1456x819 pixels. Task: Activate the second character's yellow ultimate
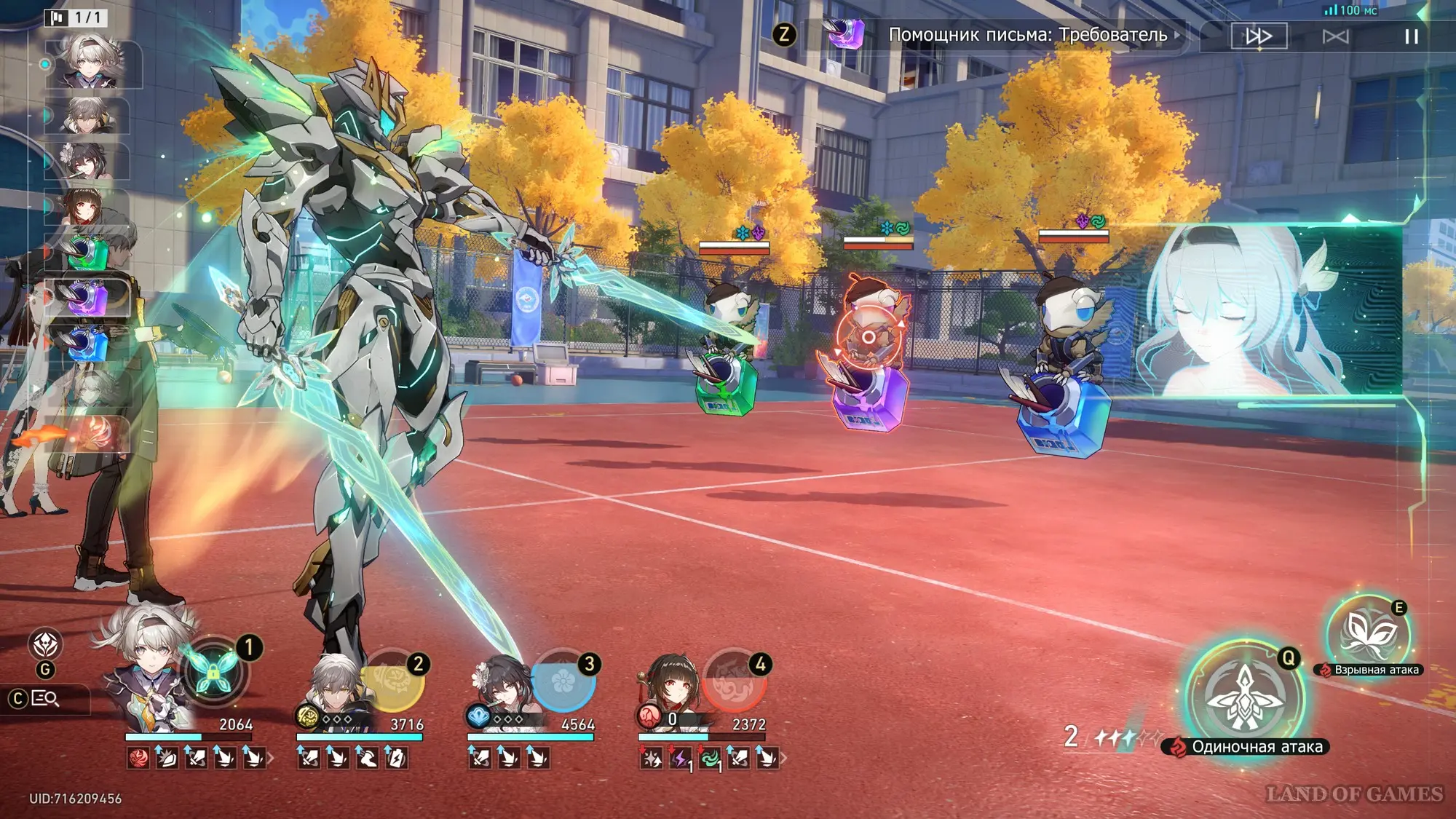pos(394,681)
